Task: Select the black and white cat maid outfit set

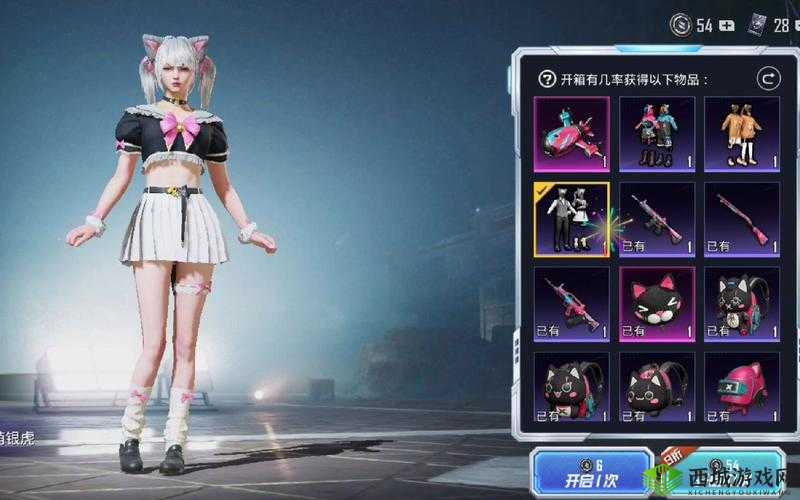Action: pyautogui.click(x=571, y=219)
